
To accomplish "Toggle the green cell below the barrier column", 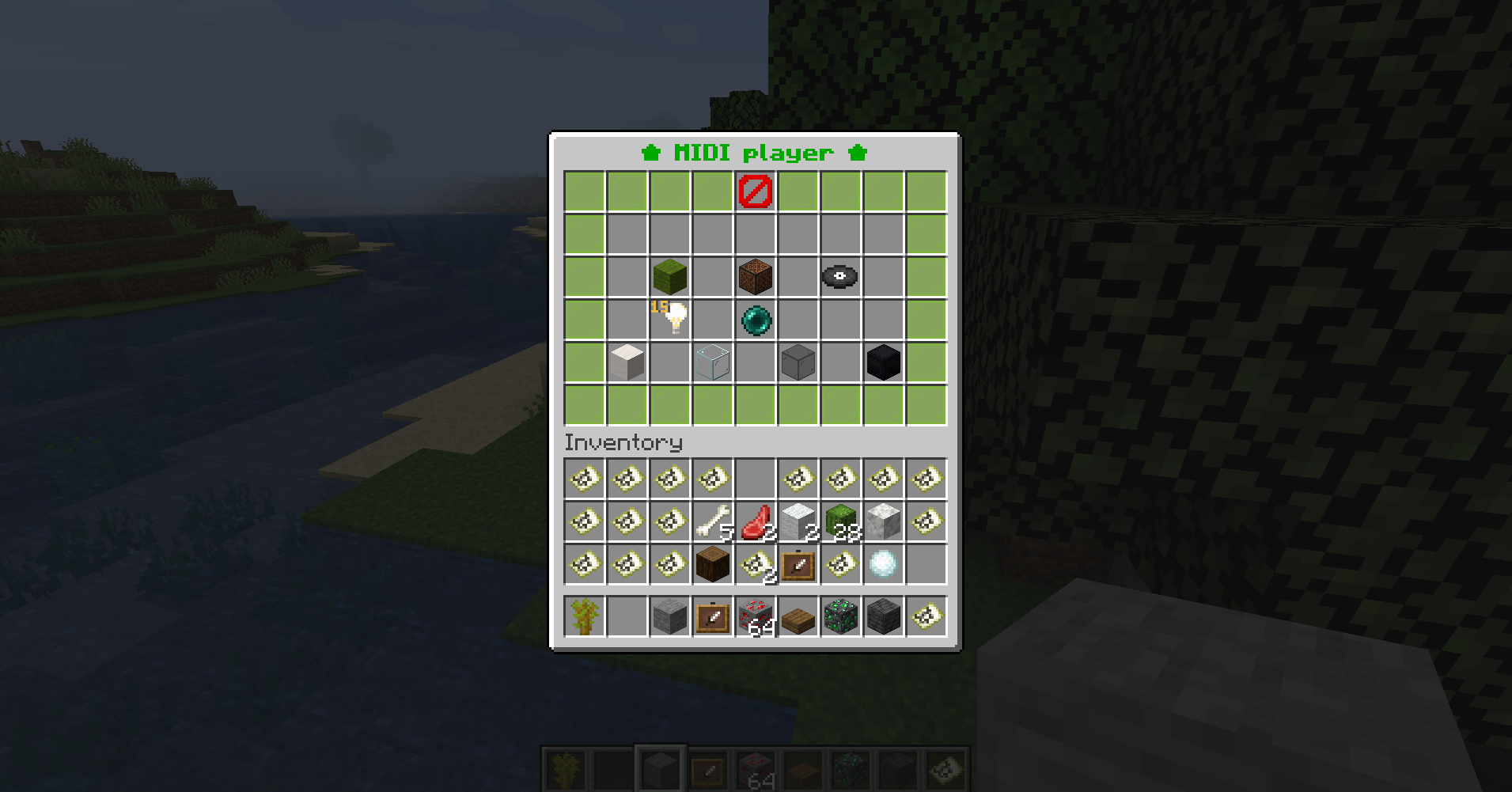I will pyautogui.click(x=756, y=404).
